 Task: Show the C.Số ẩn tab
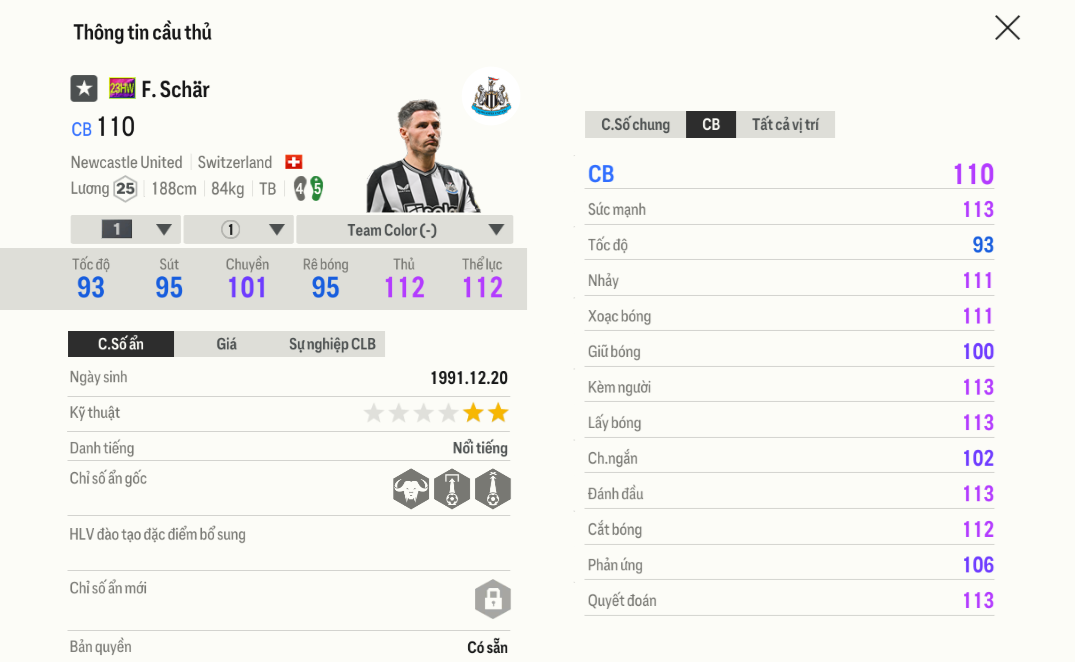(121, 344)
